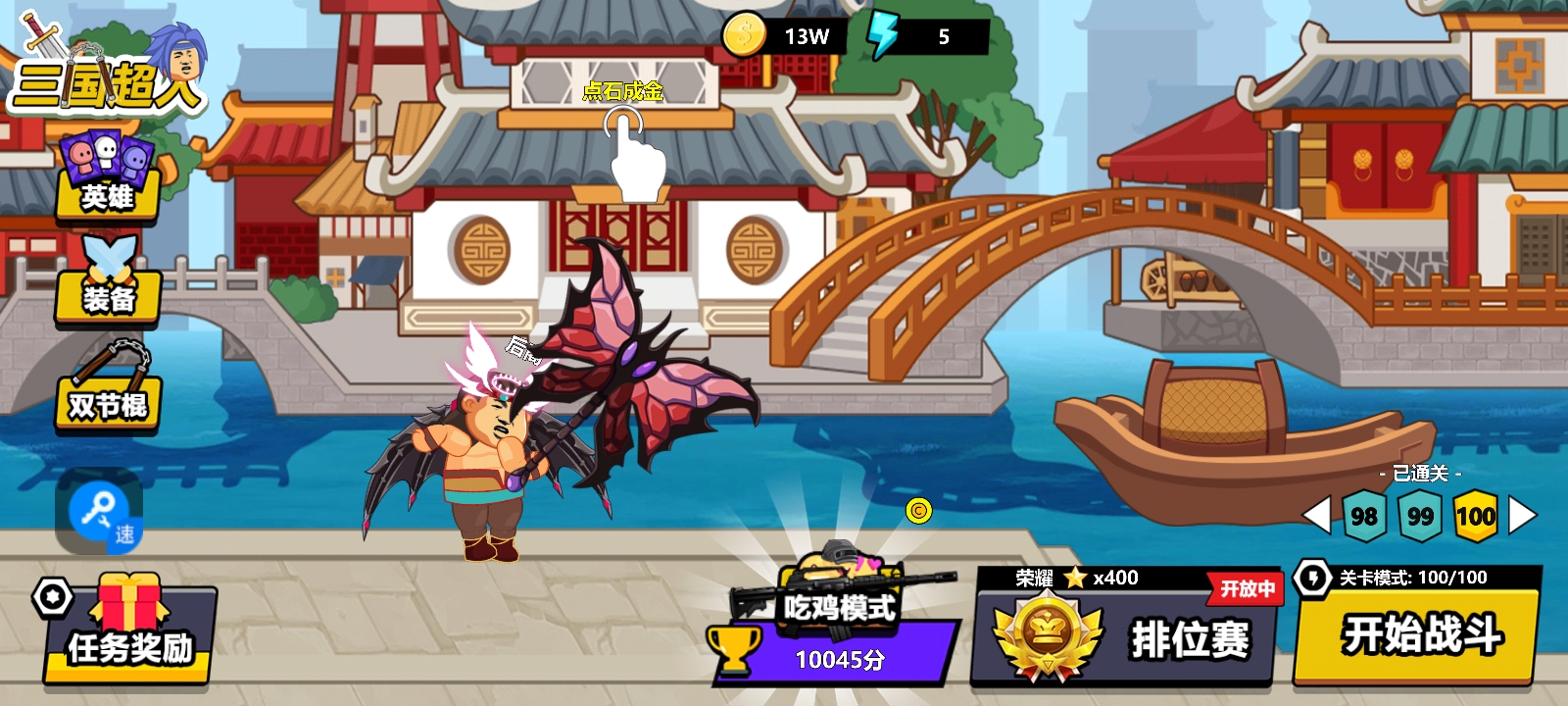Click the small yellow coin badge
Viewport: 1568px width, 706px height.
pyautogui.click(x=918, y=510)
